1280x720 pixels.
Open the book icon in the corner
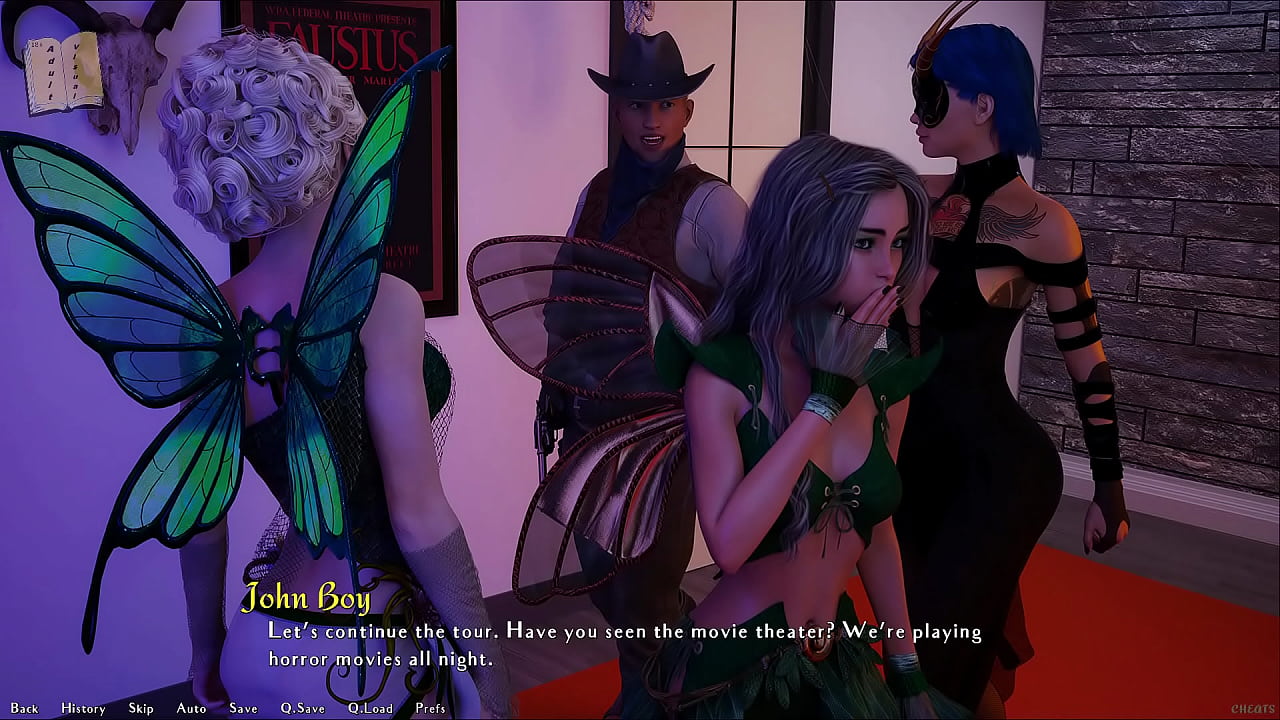pyautogui.click(x=63, y=73)
